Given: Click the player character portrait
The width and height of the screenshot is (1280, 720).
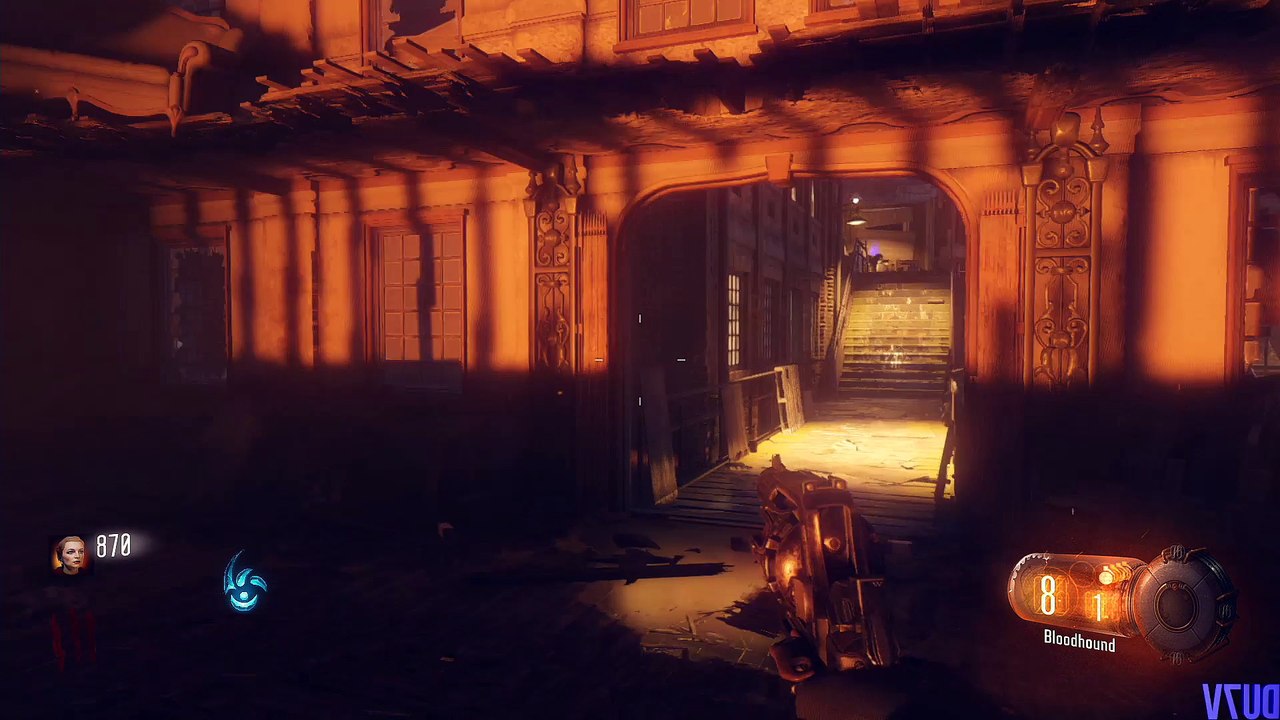Looking at the screenshot, I should [x=71, y=555].
